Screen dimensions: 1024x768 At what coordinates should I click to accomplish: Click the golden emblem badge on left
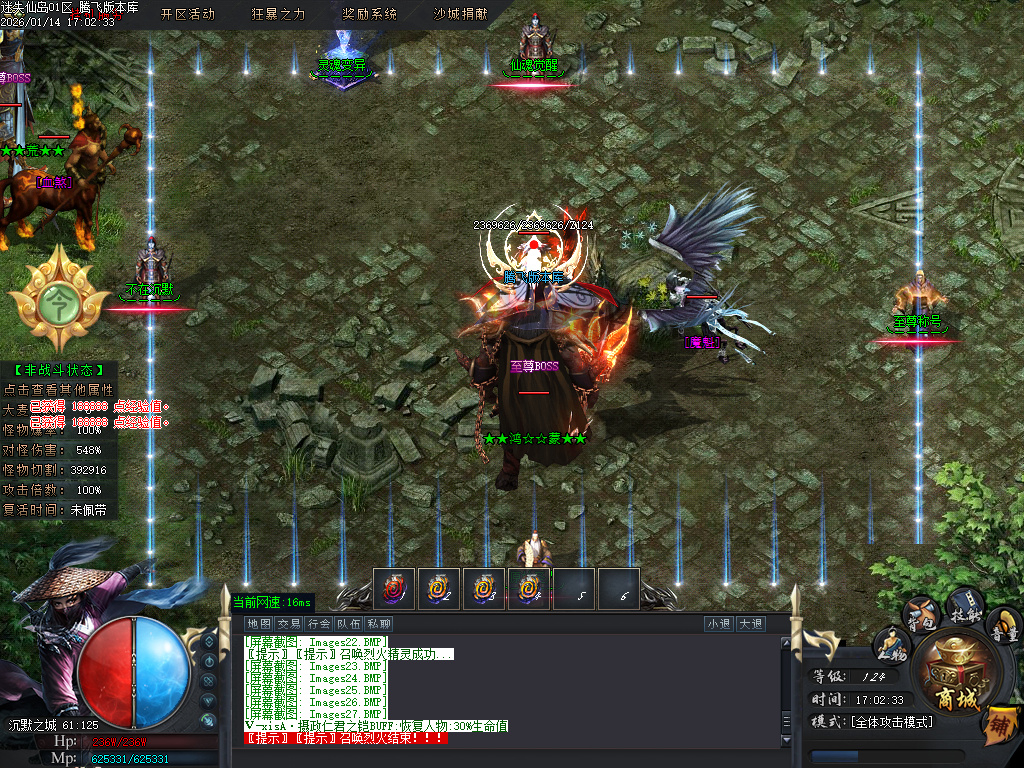59,297
